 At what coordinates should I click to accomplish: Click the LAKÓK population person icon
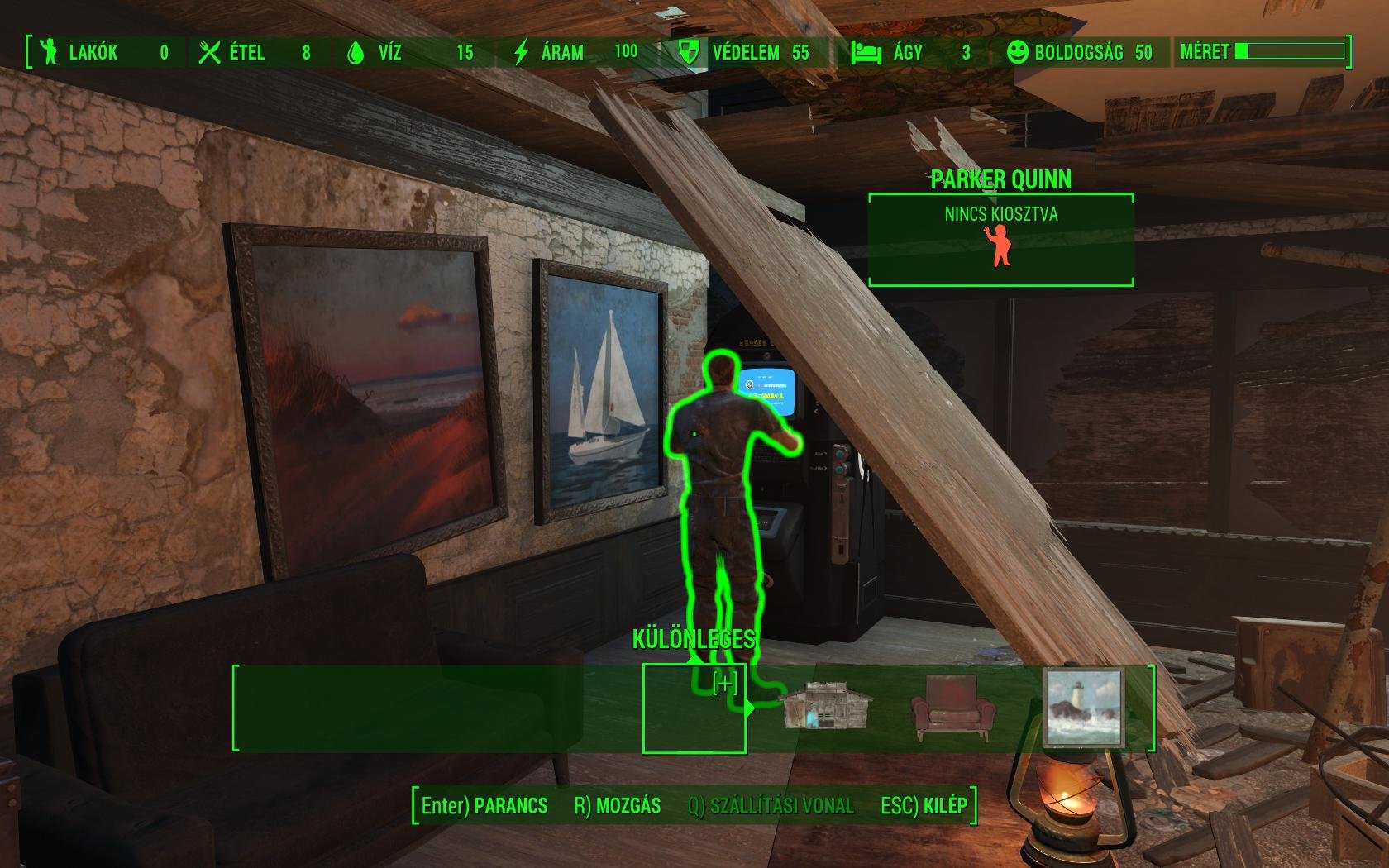[x=50, y=52]
